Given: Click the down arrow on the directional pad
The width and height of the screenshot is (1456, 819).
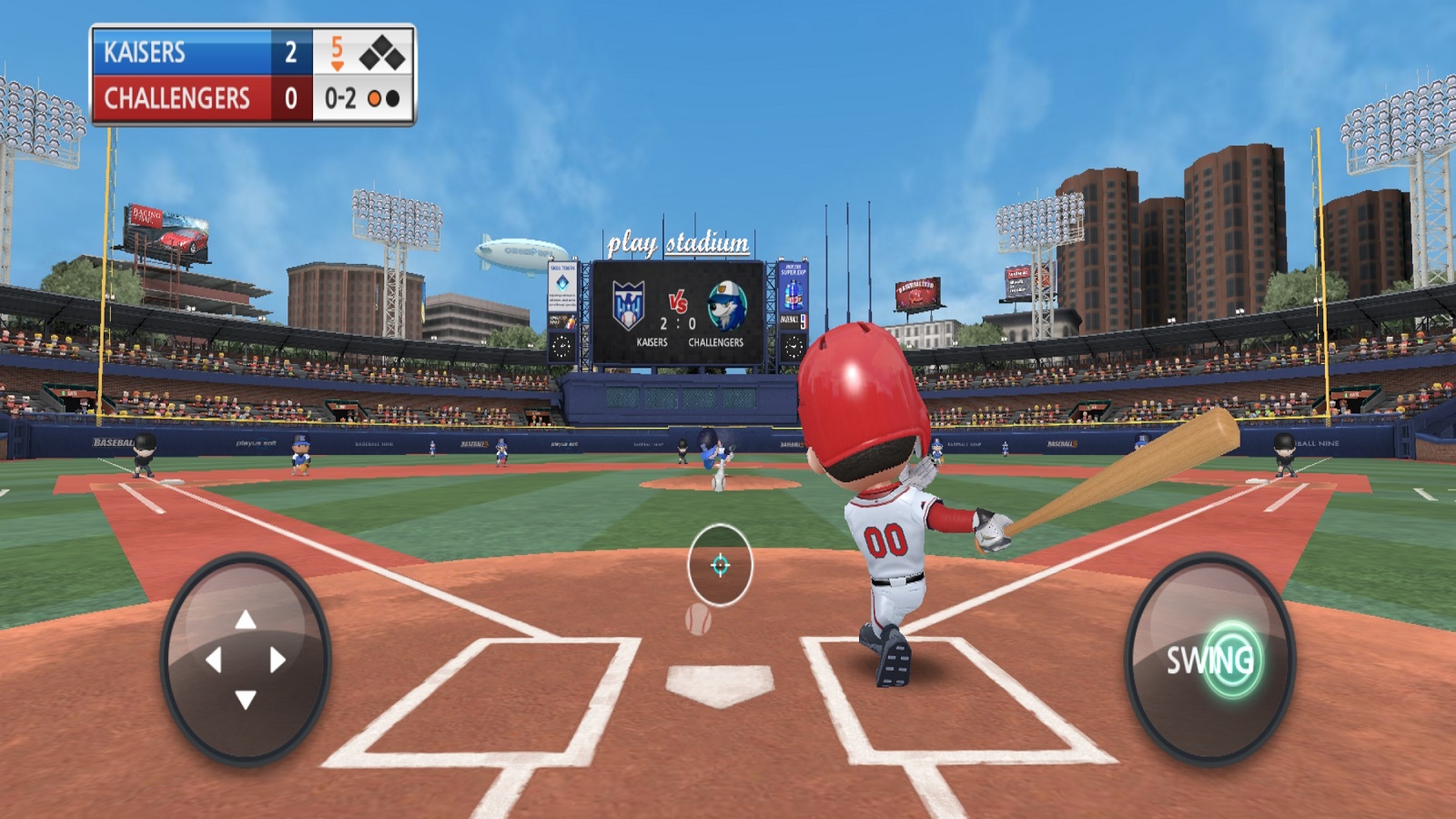Looking at the screenshot, I should point(246,699).
